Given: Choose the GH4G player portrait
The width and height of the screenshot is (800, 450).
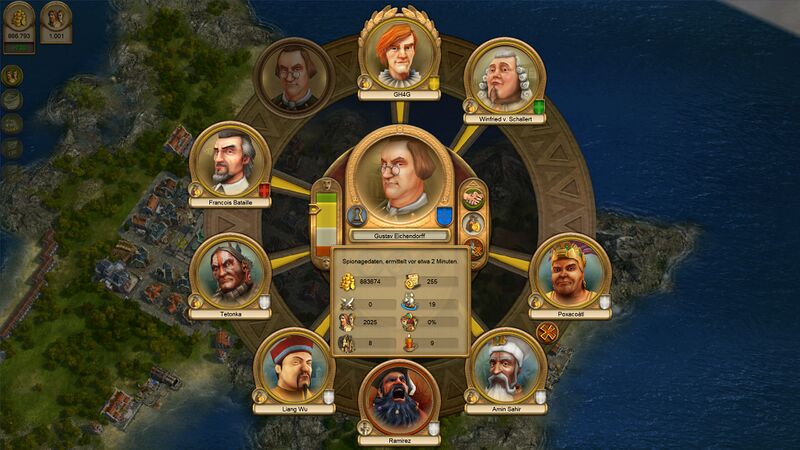Looking at the screenshot, I should pos(400,49).
